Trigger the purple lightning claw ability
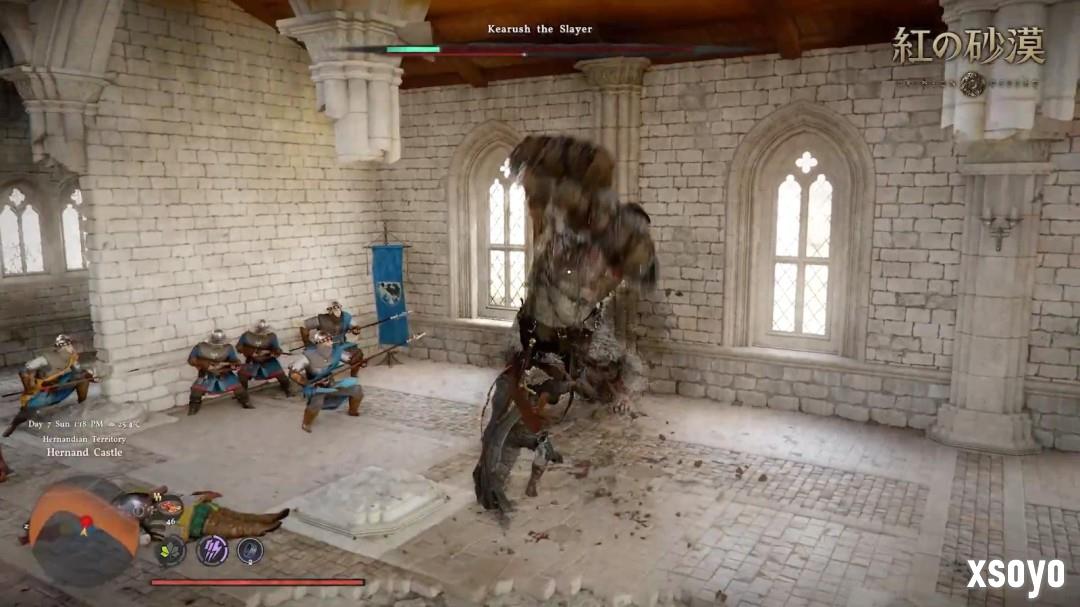Viewport: 1080px width, 607px height. pos(211,549)
